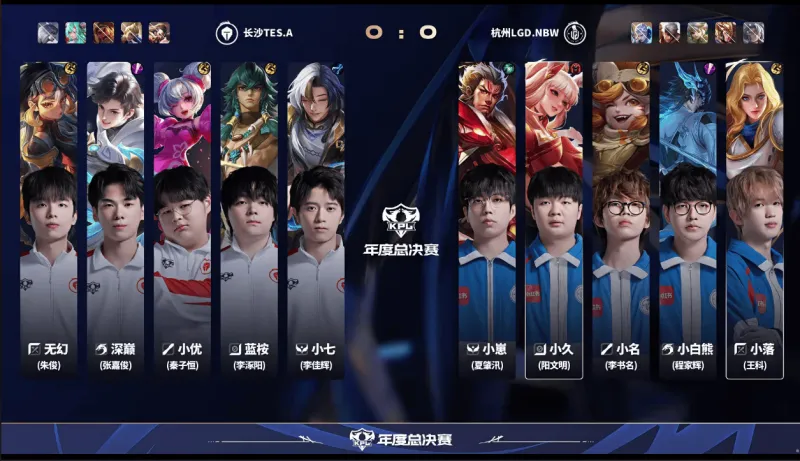Viewport: 800px width, 461px height.
Task: Select the 蓝桉 player card
Action: (x=250, y=220)
